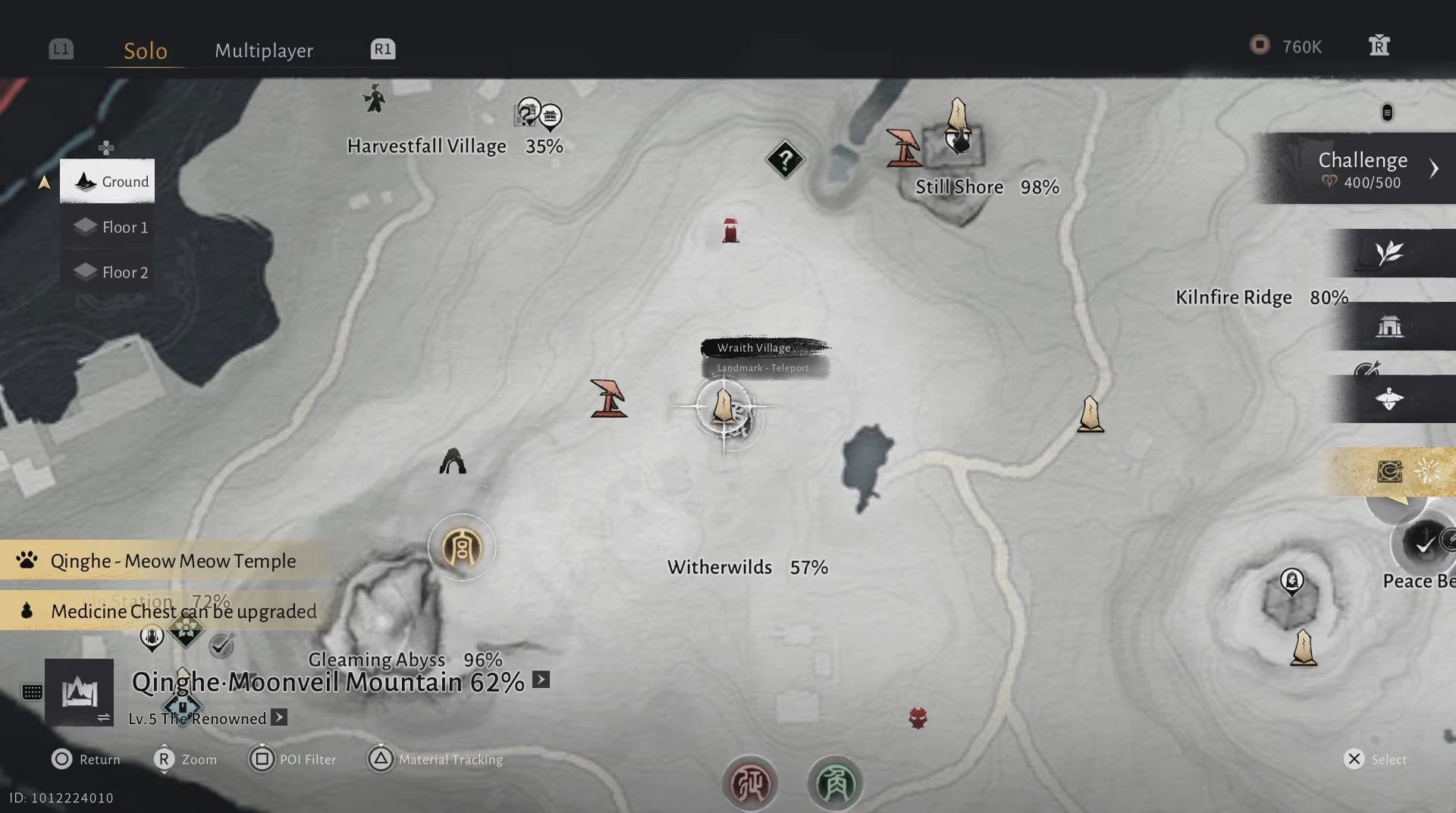Open the Lv.5 The Renowned details arrow
1456x813 pixels.
[279, 717]
